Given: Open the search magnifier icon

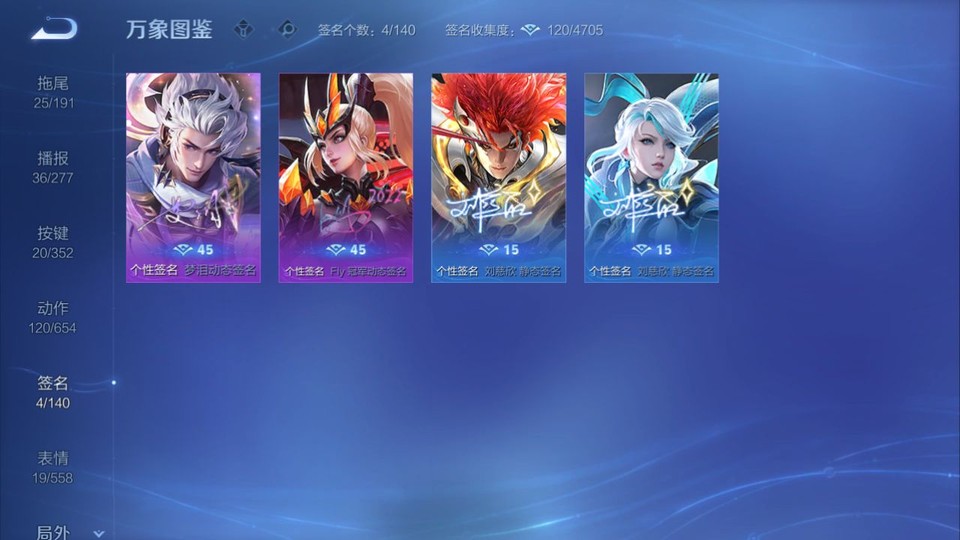Looking at the screenshot, I should (288, 30).
